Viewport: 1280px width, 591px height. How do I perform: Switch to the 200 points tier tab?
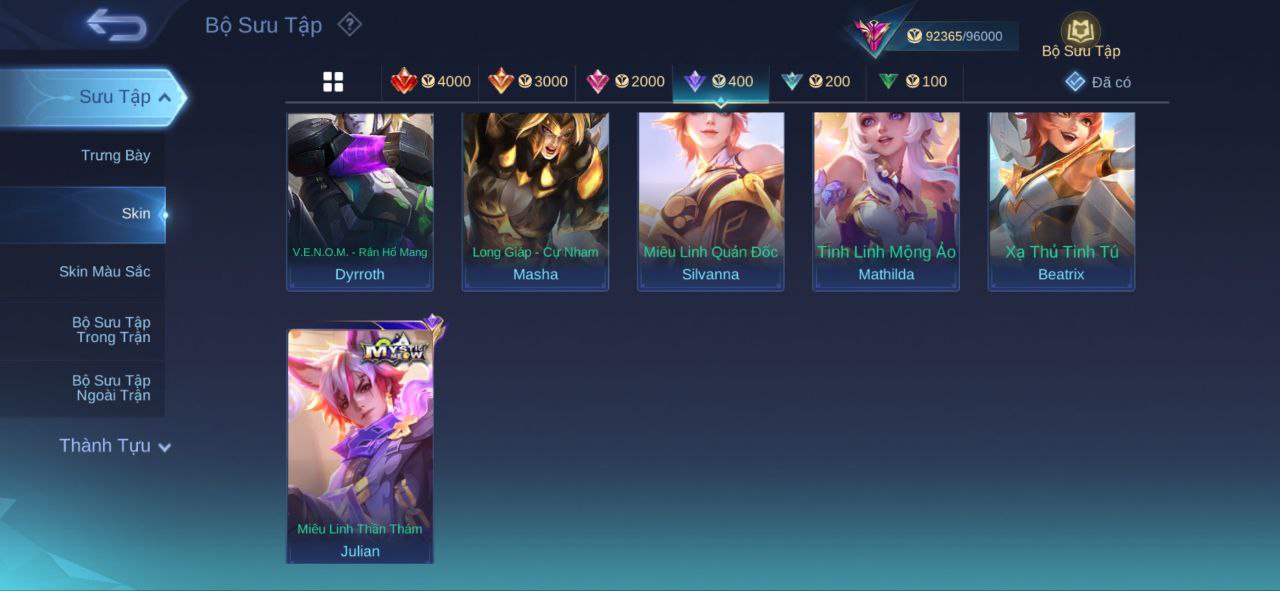(816, 82)
